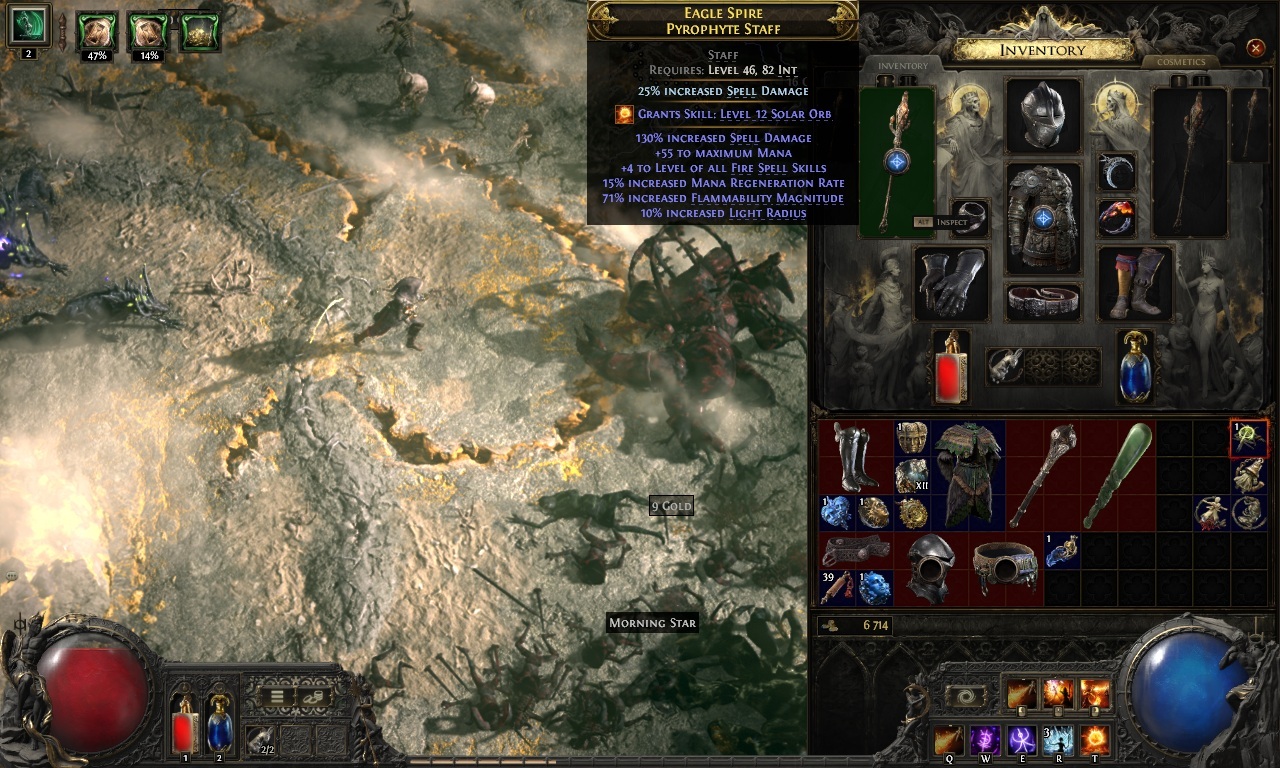Close the Inventory panel
This screenshot has height=768, width=1280.
1255,48
